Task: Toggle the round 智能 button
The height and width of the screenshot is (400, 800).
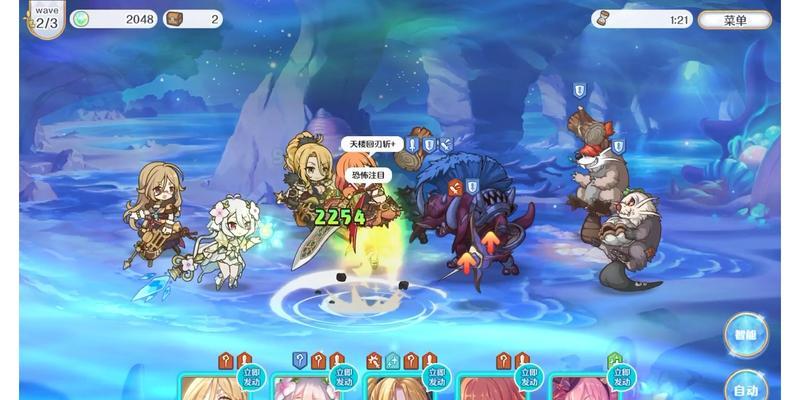Action: tap(746, 335)
